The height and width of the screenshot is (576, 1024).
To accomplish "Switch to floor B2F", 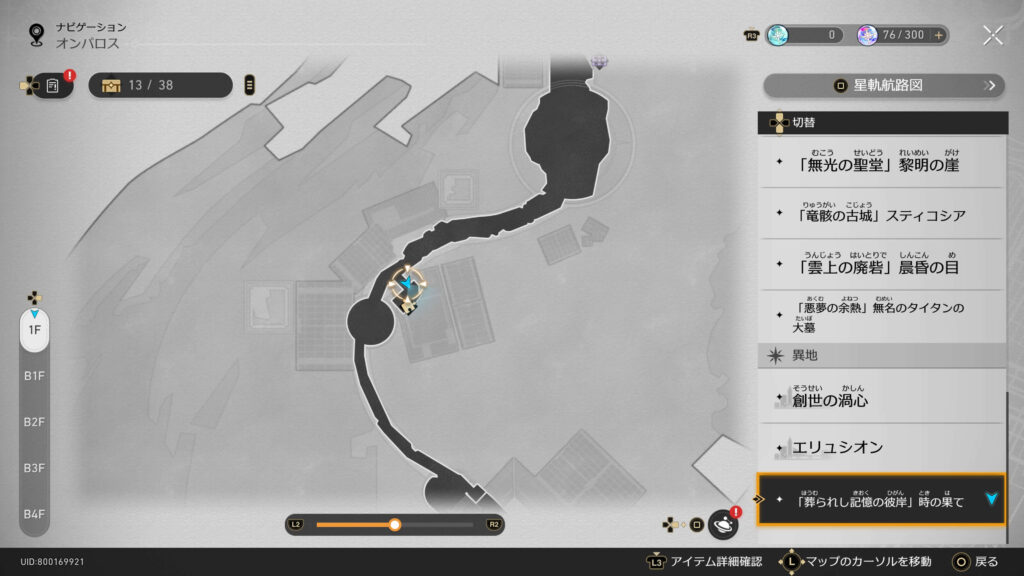I will [34, 422].
